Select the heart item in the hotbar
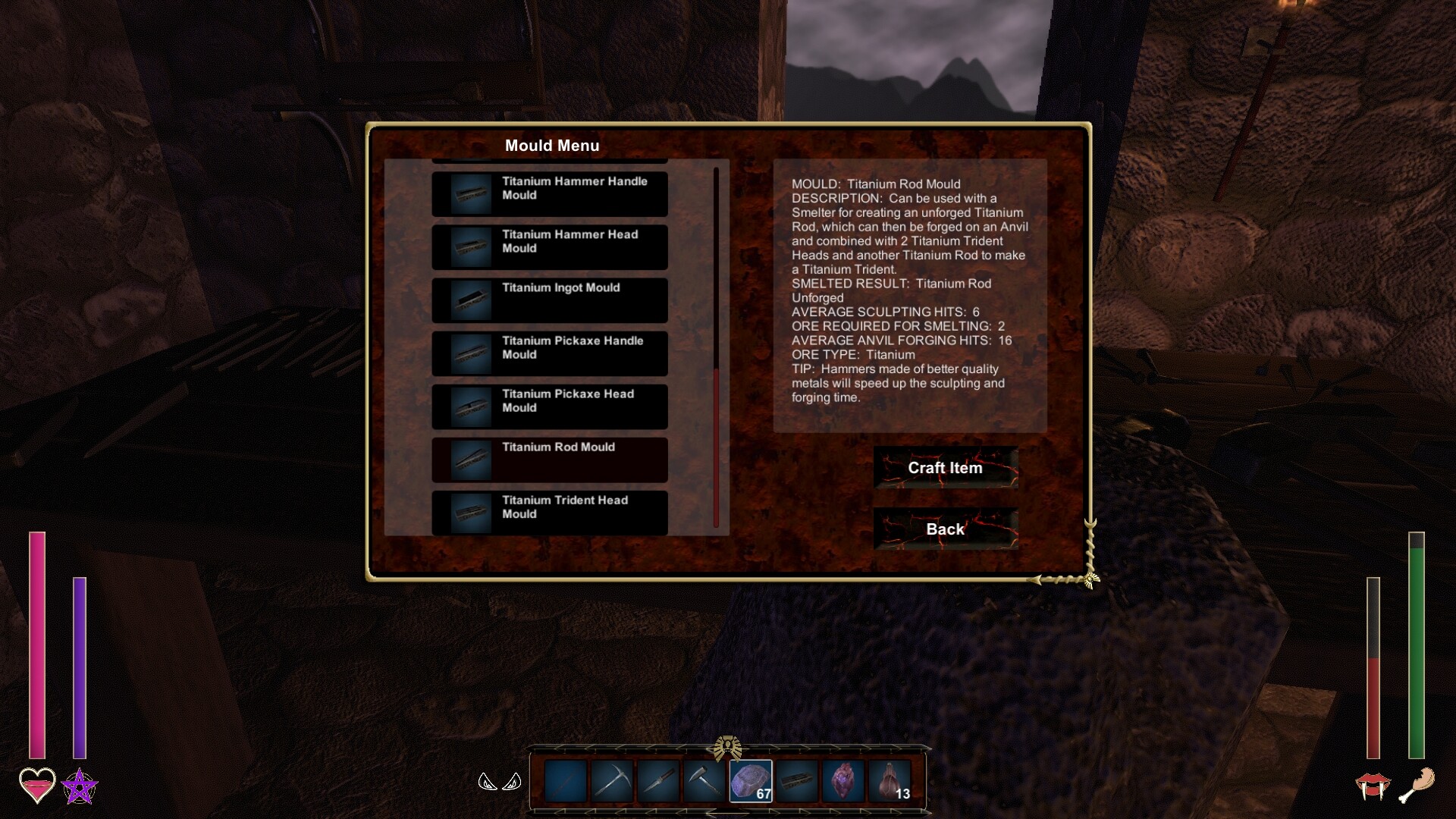This screenshot has height=819, width=1456. (844, 783)
